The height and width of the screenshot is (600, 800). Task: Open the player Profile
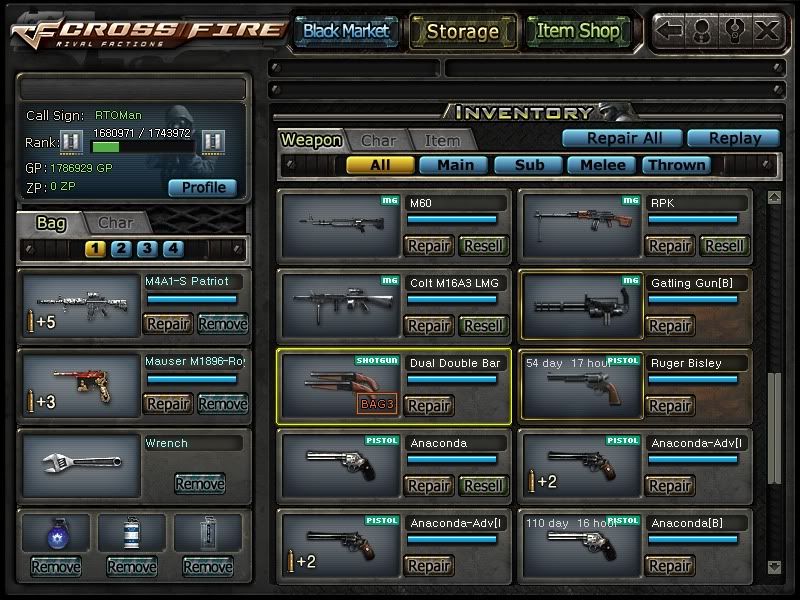click(x=203, y=187)
